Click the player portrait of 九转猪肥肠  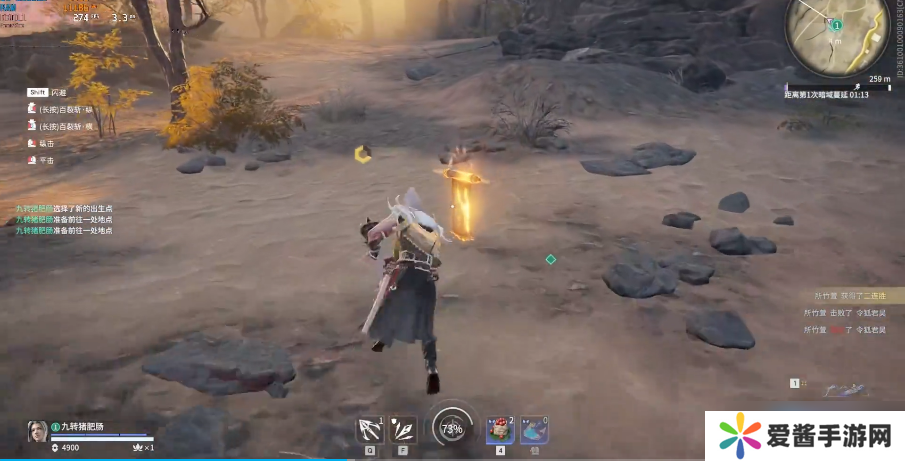pos(37,431)
